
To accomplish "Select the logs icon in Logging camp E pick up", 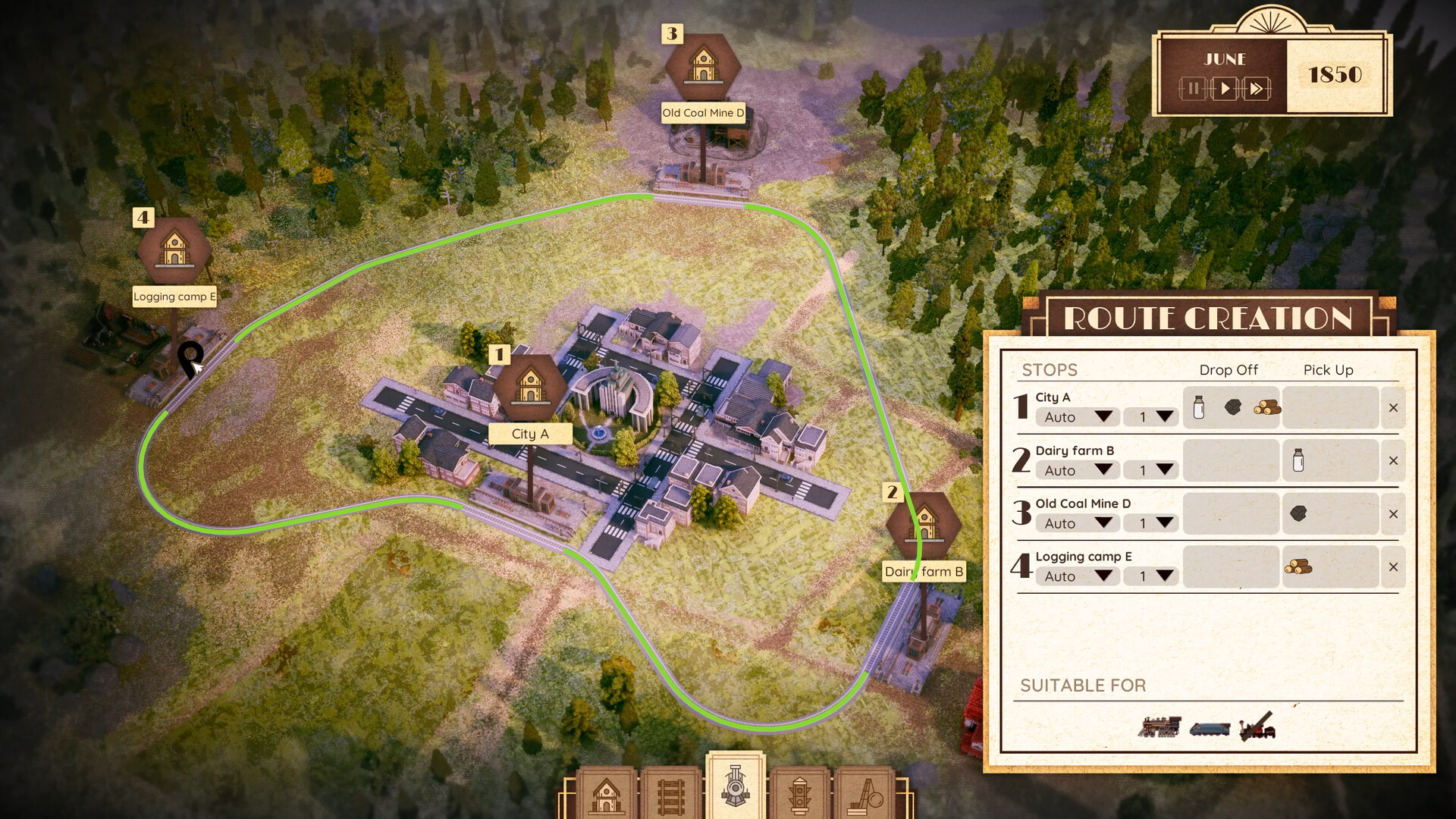I will (1298, 566).
